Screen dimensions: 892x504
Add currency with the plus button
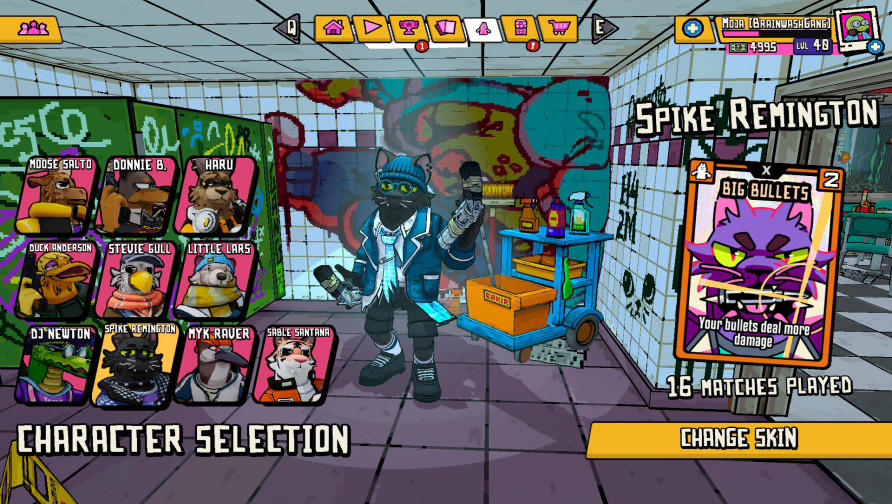[x=693, y=29]
